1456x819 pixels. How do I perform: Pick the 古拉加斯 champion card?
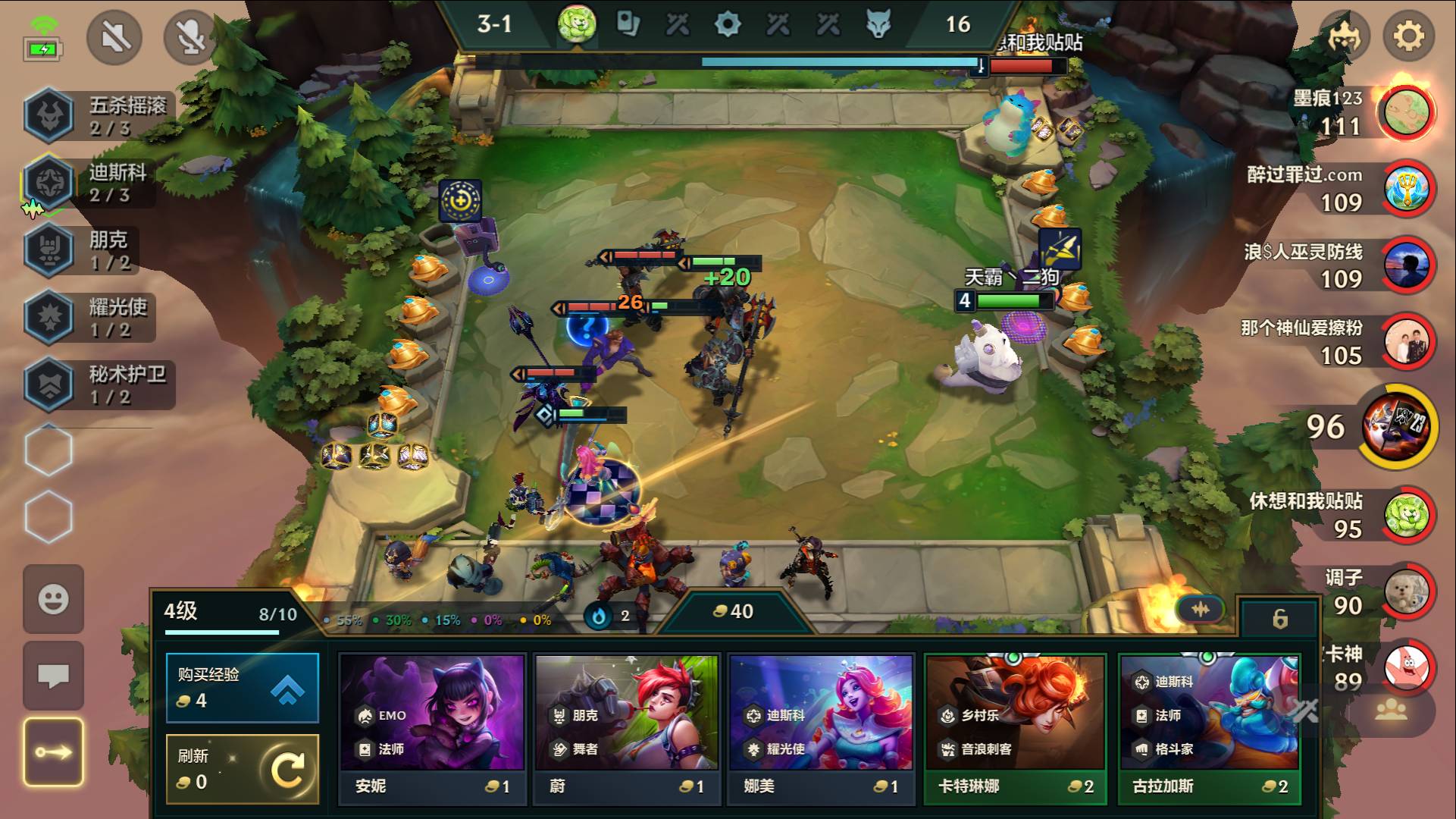[x=1209, y=726]
